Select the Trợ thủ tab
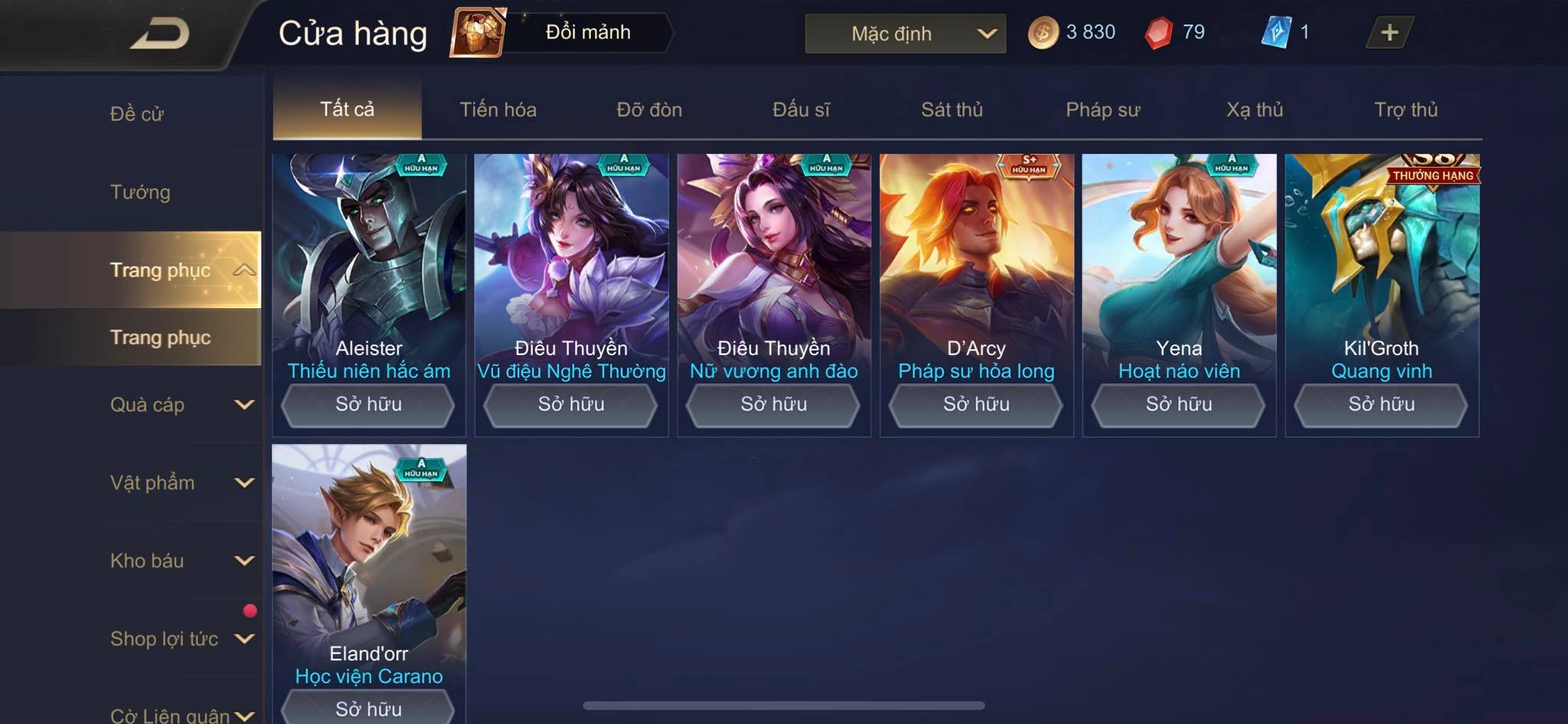Image resolution: width=1568 pixels, height=724 pixels. 1406,109
